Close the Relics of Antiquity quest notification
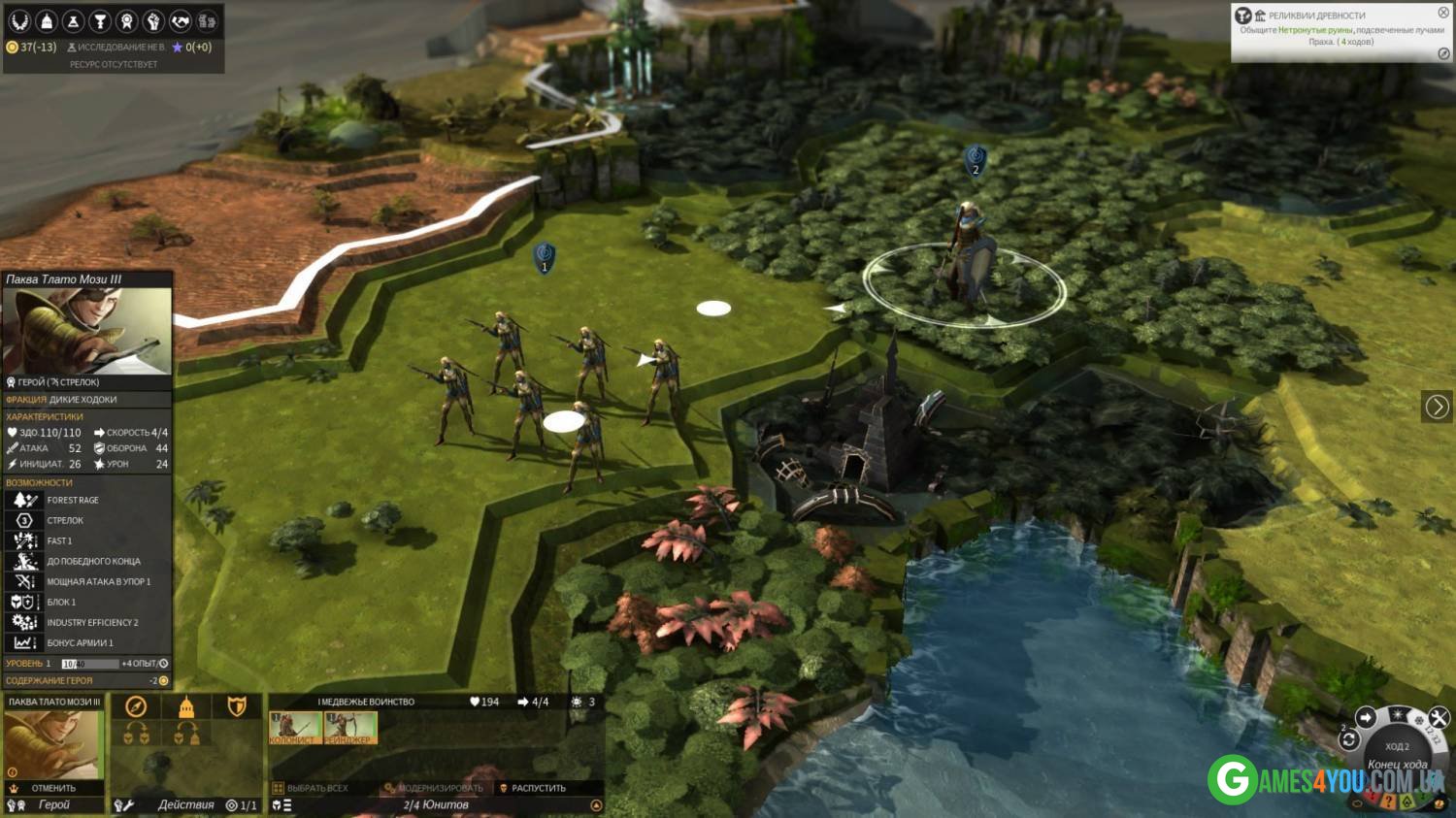 1443,13
